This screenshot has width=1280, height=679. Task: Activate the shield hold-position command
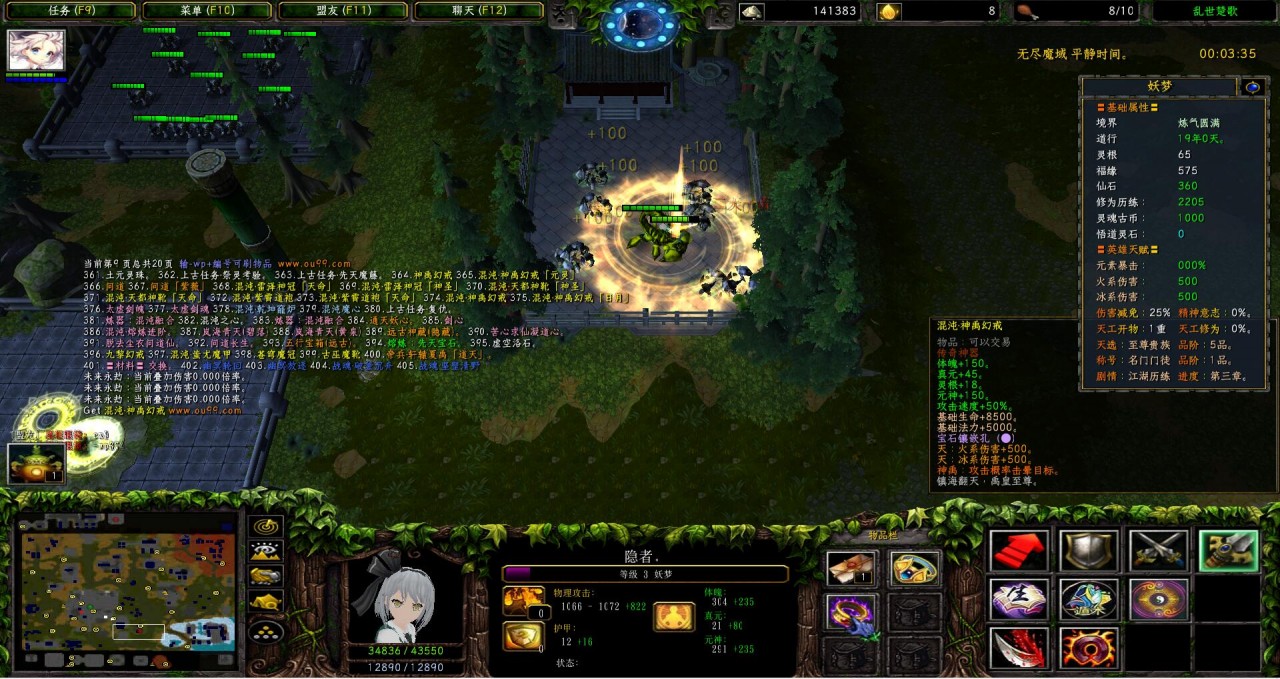coord(1089,551)
